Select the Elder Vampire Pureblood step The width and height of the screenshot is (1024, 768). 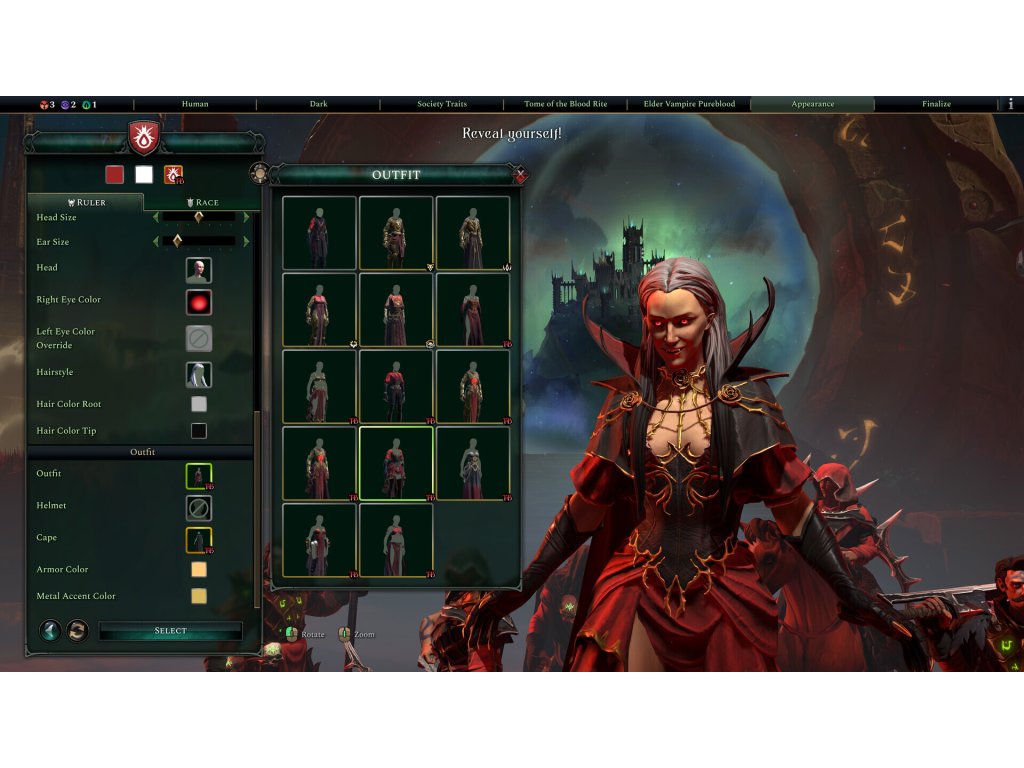(x=689, y=104)
